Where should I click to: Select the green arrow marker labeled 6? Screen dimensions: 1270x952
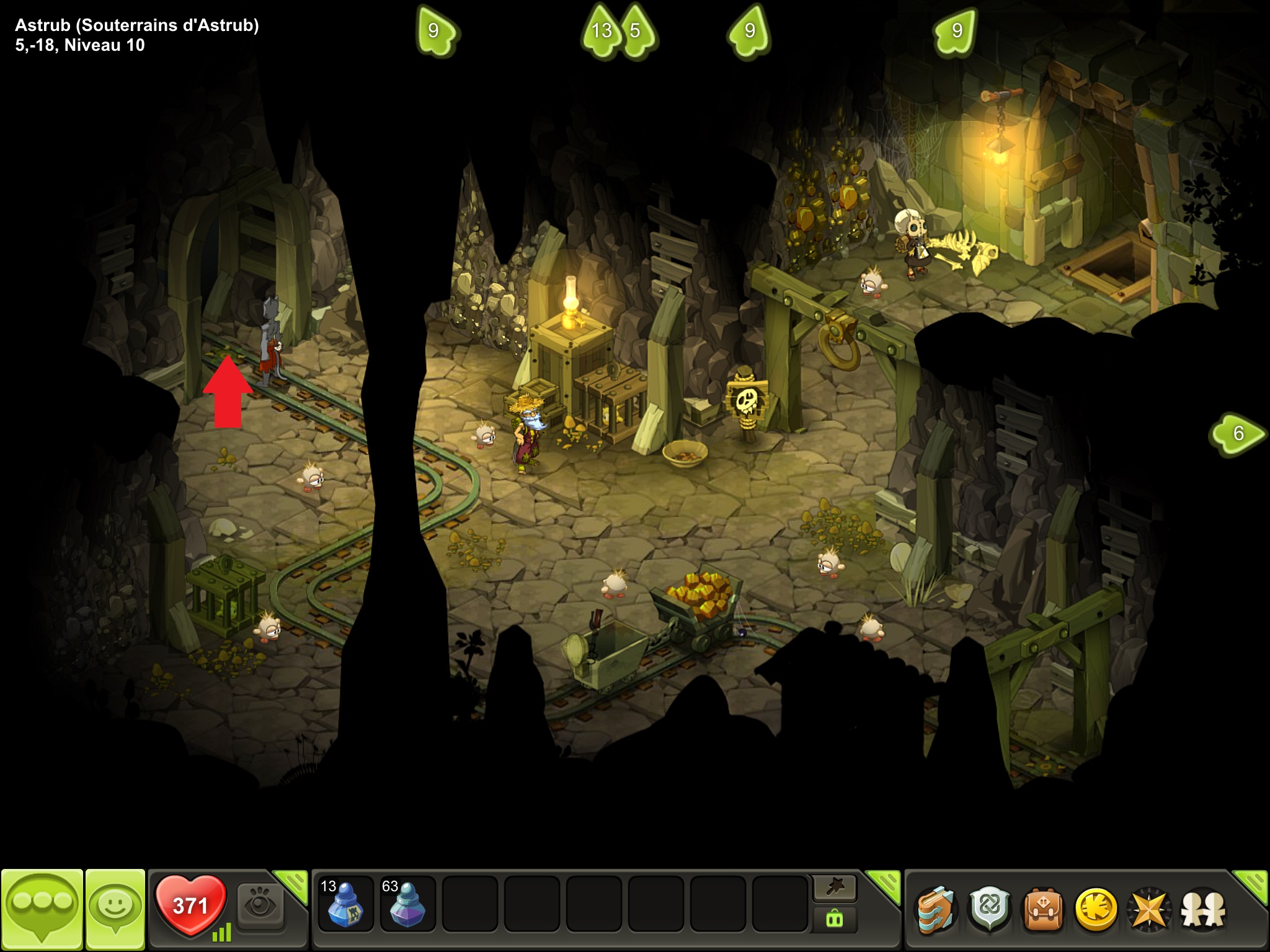[1237, 434]
